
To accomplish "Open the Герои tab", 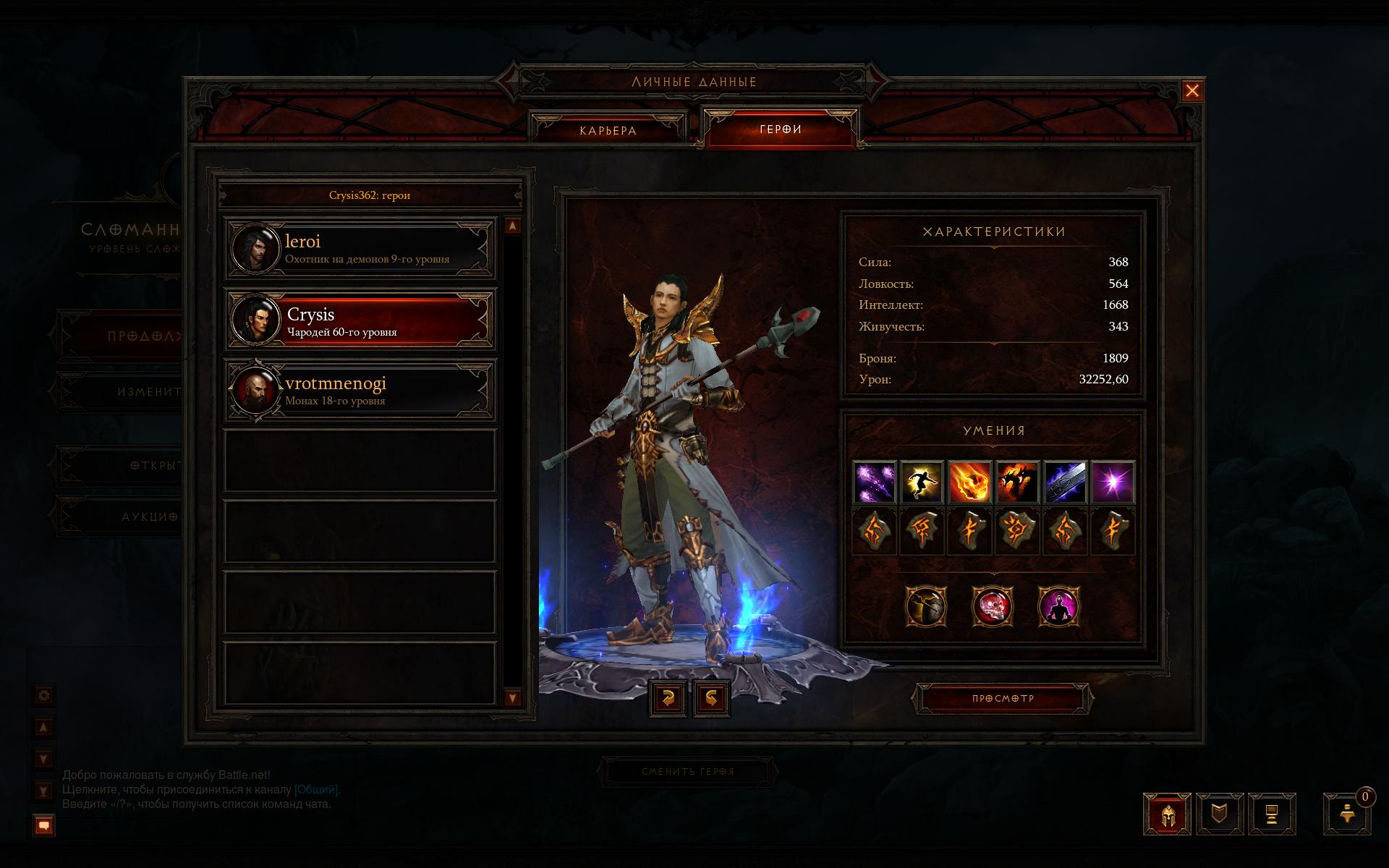I will point(781,129).
